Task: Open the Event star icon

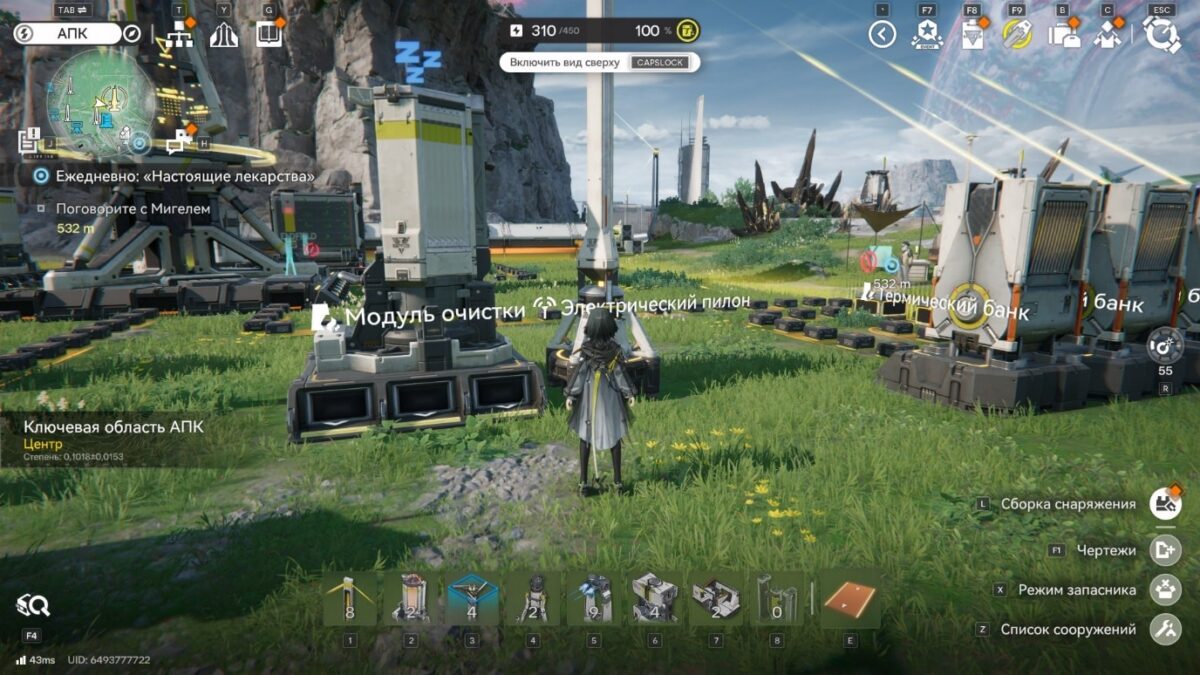Action: click(927, 35)
